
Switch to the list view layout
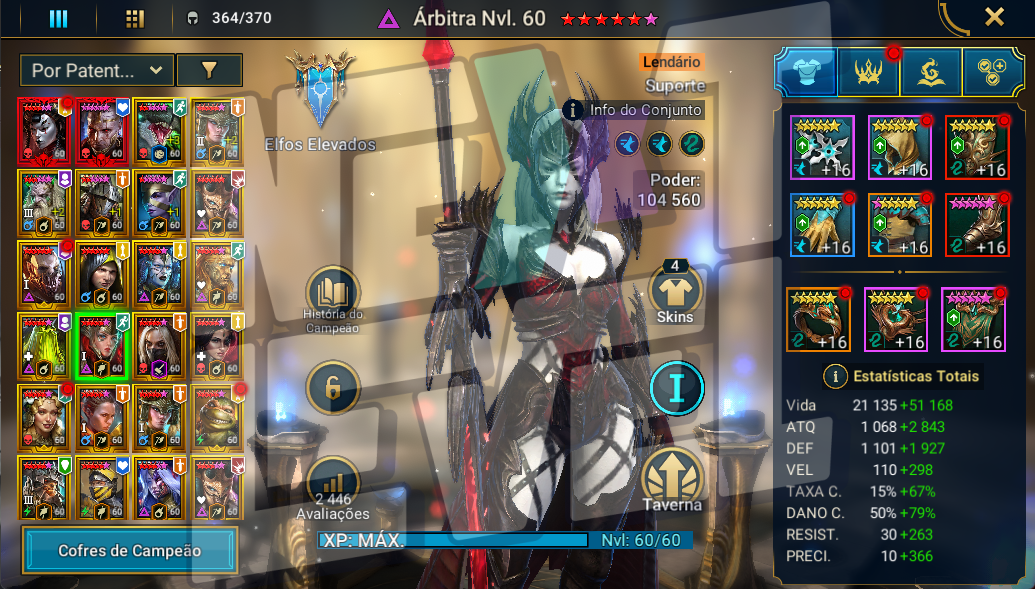click(x=58, y=18)
